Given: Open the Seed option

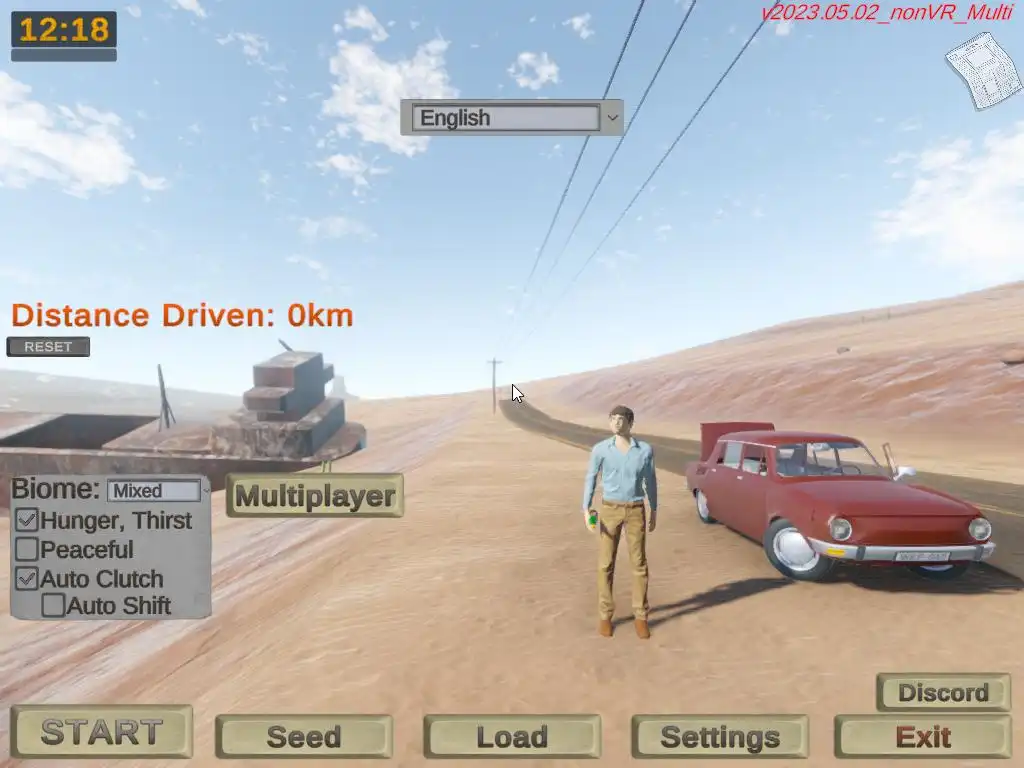Looking at the screenshot, I should [x=303, y=737].
